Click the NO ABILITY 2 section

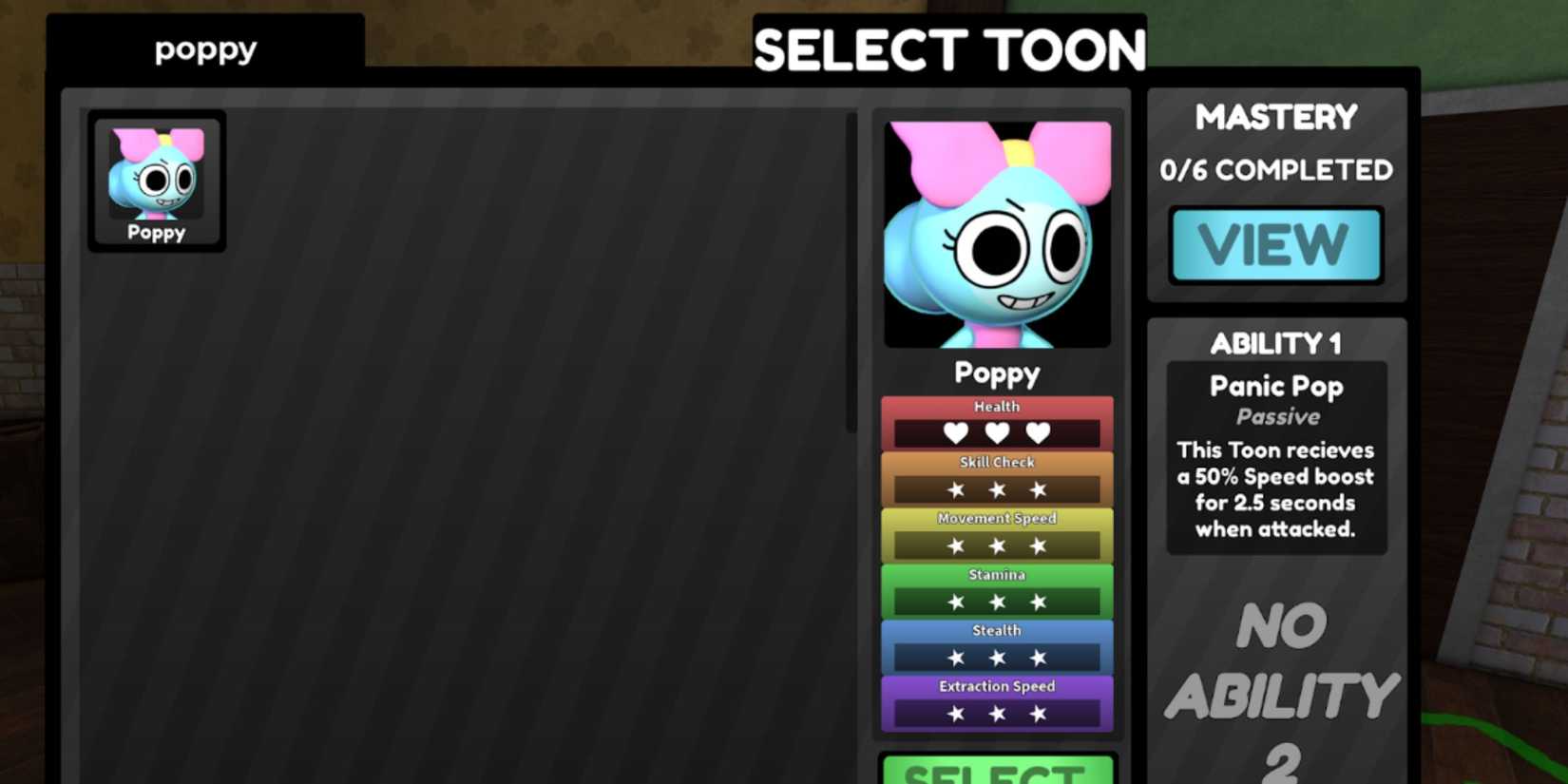[1276, 682]
